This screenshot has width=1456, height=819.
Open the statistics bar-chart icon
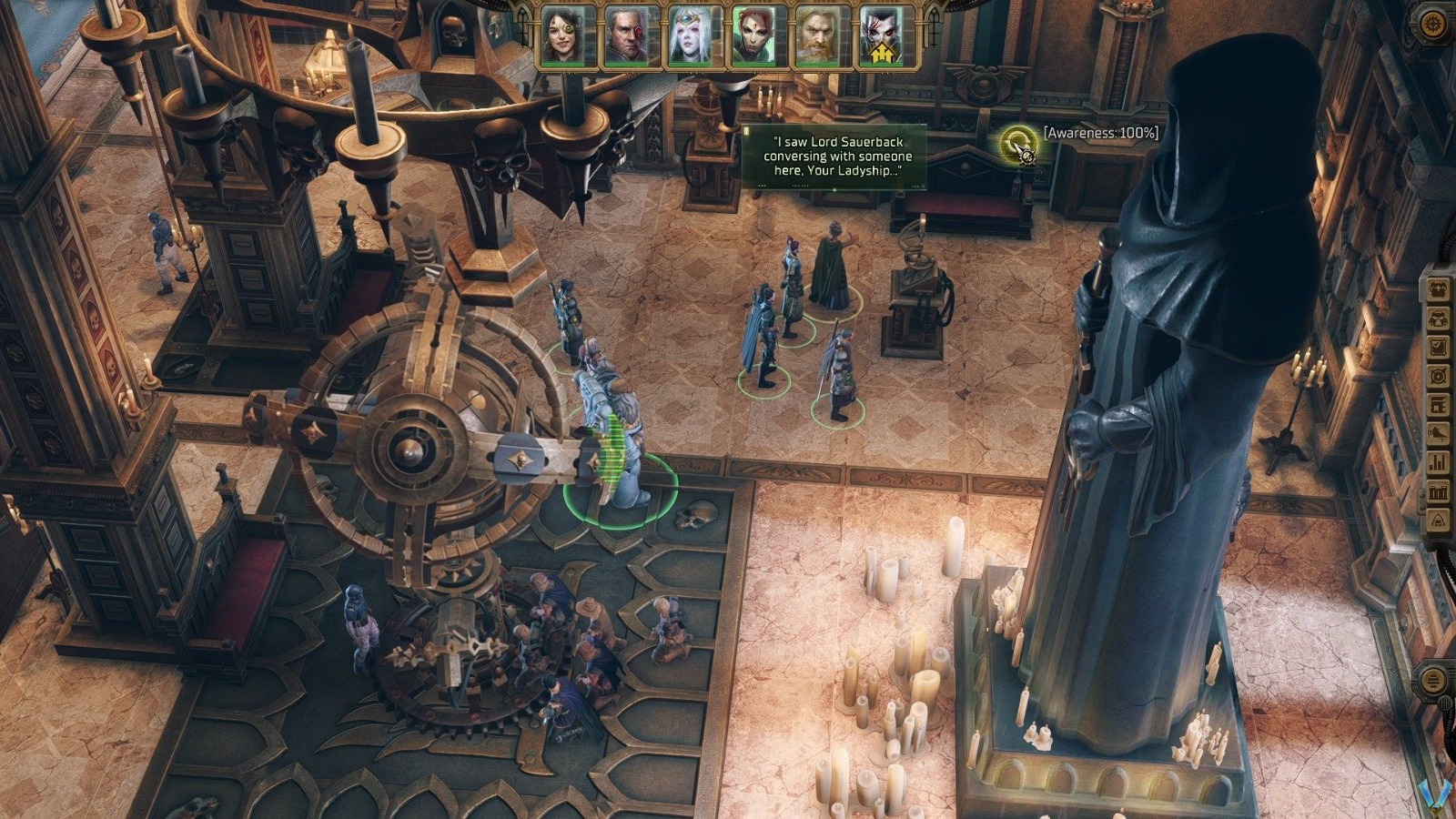pos(1440,461)
